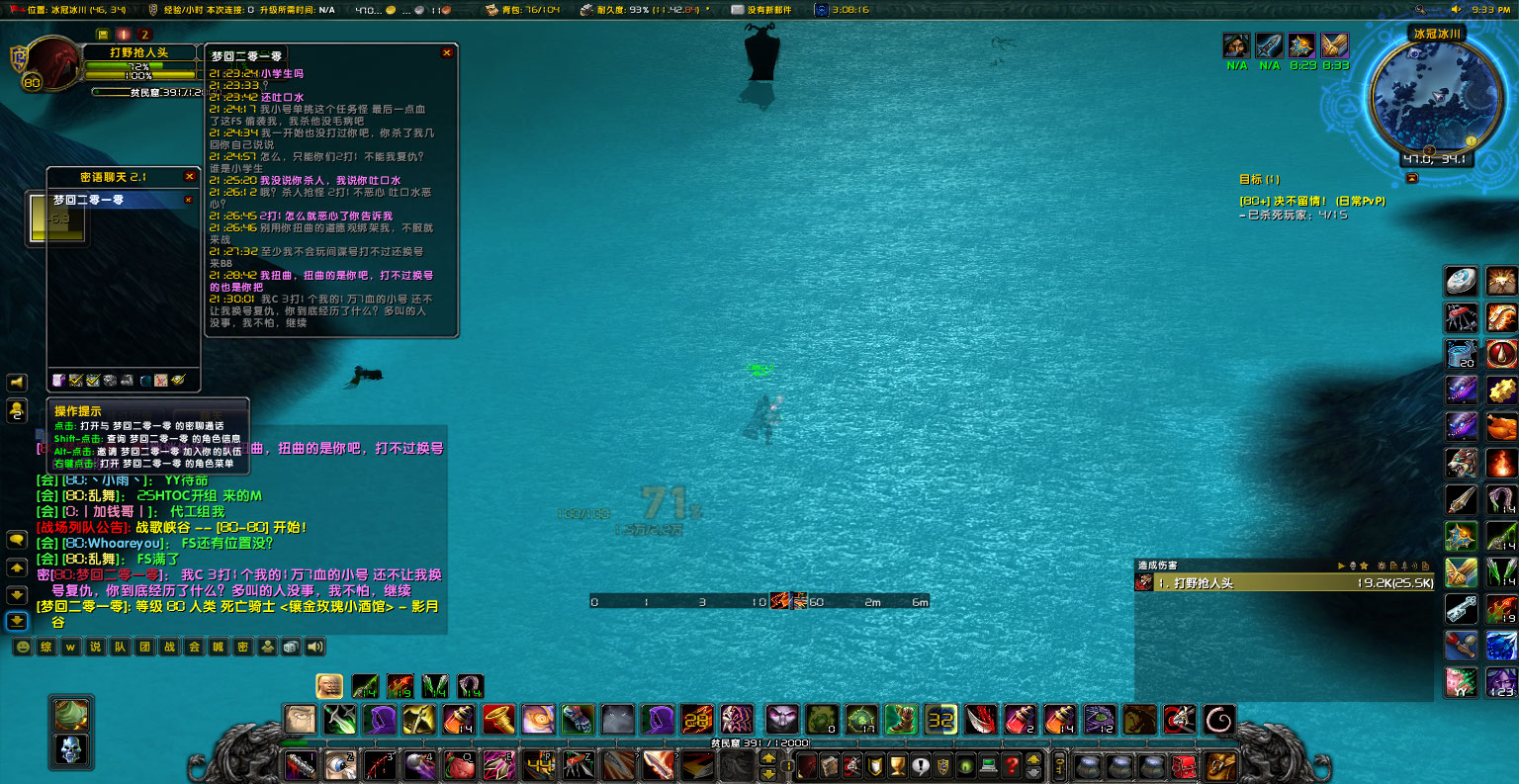Toggle the last checkmarked icon in 密语聊天 2.1 panel
Screen dimensions: 1519x784
pos(178,380)
